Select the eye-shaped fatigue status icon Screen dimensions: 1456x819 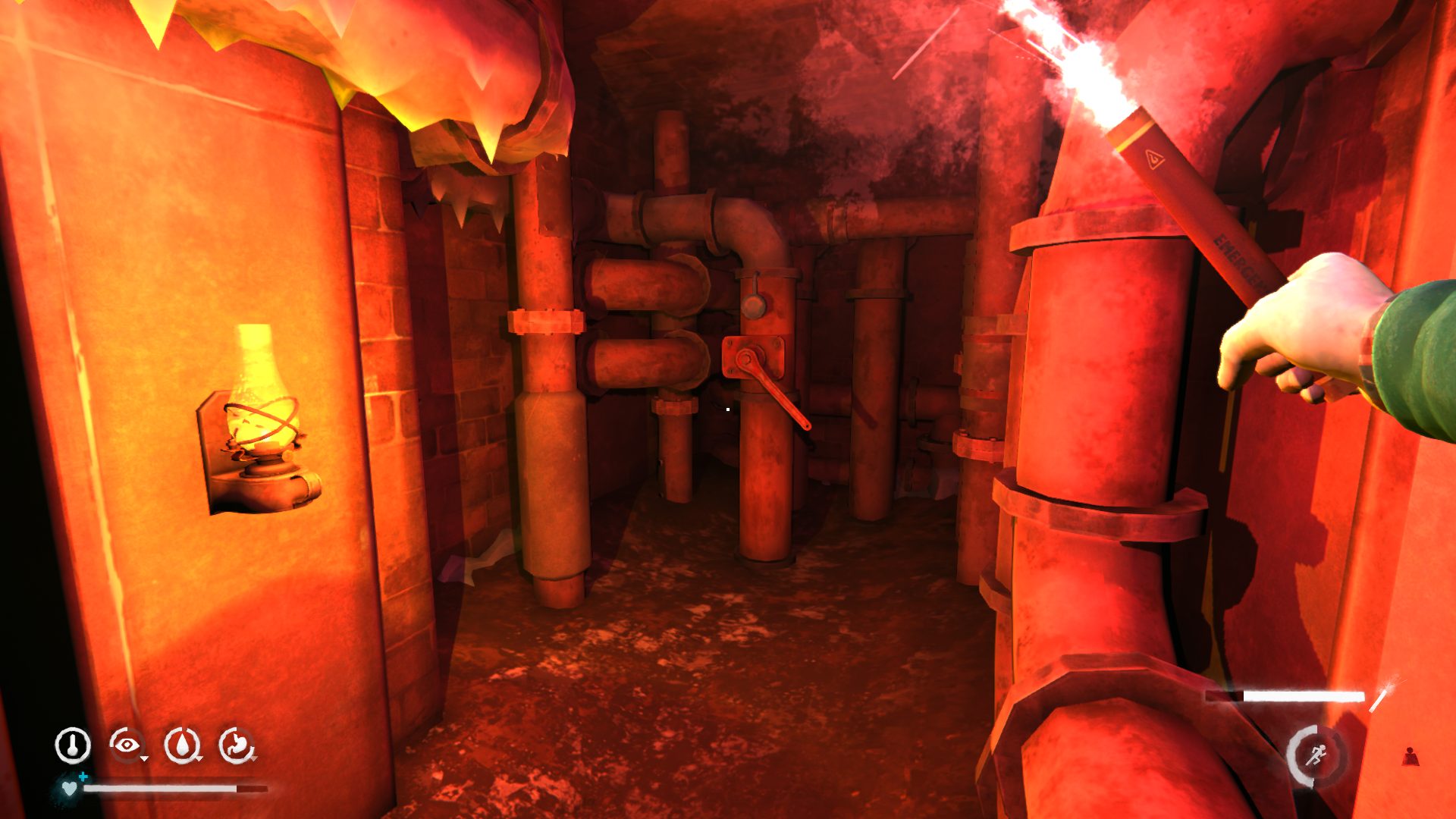tap(127, 745)
